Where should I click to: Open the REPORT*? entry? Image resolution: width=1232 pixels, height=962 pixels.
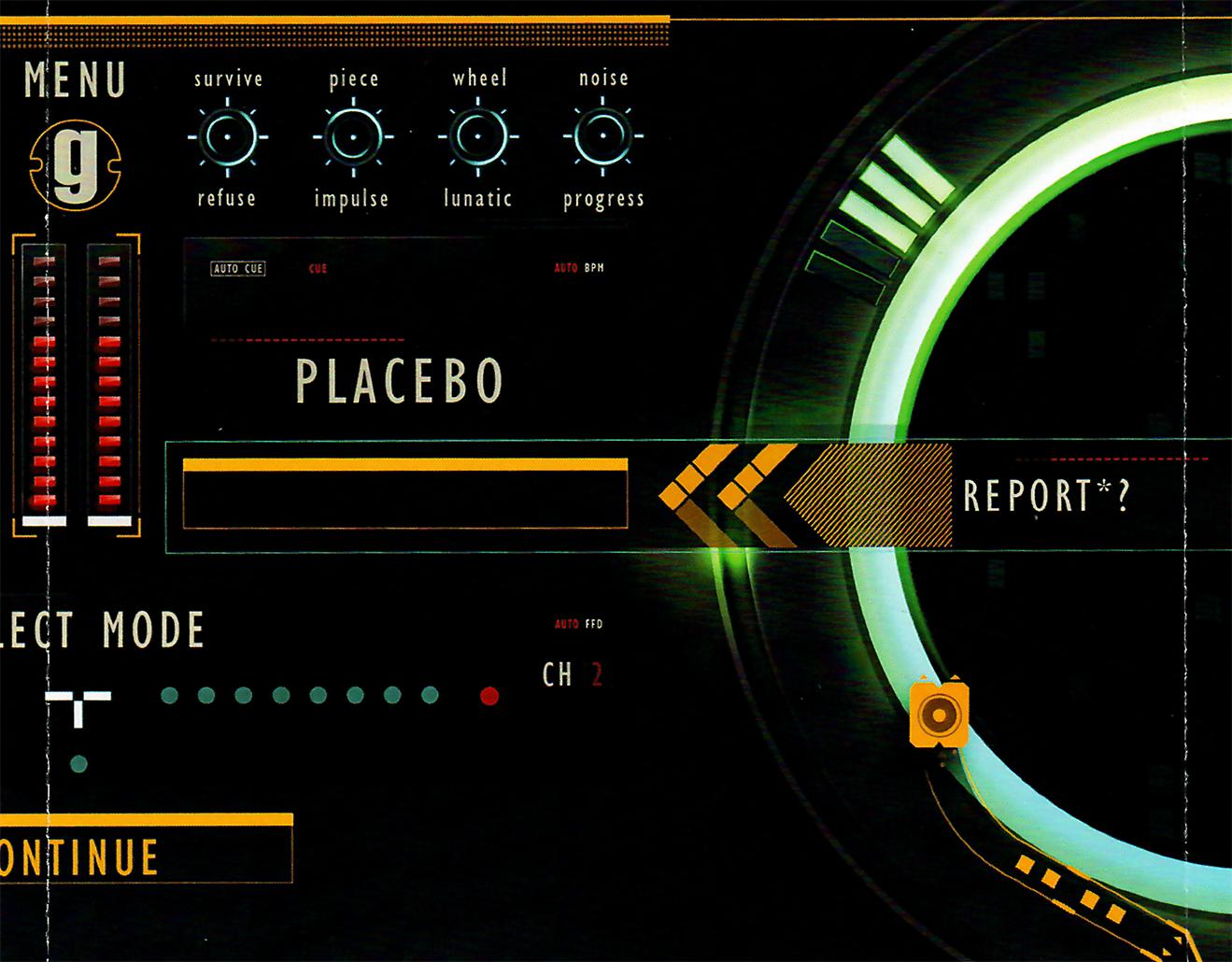tap(1046, 496)
